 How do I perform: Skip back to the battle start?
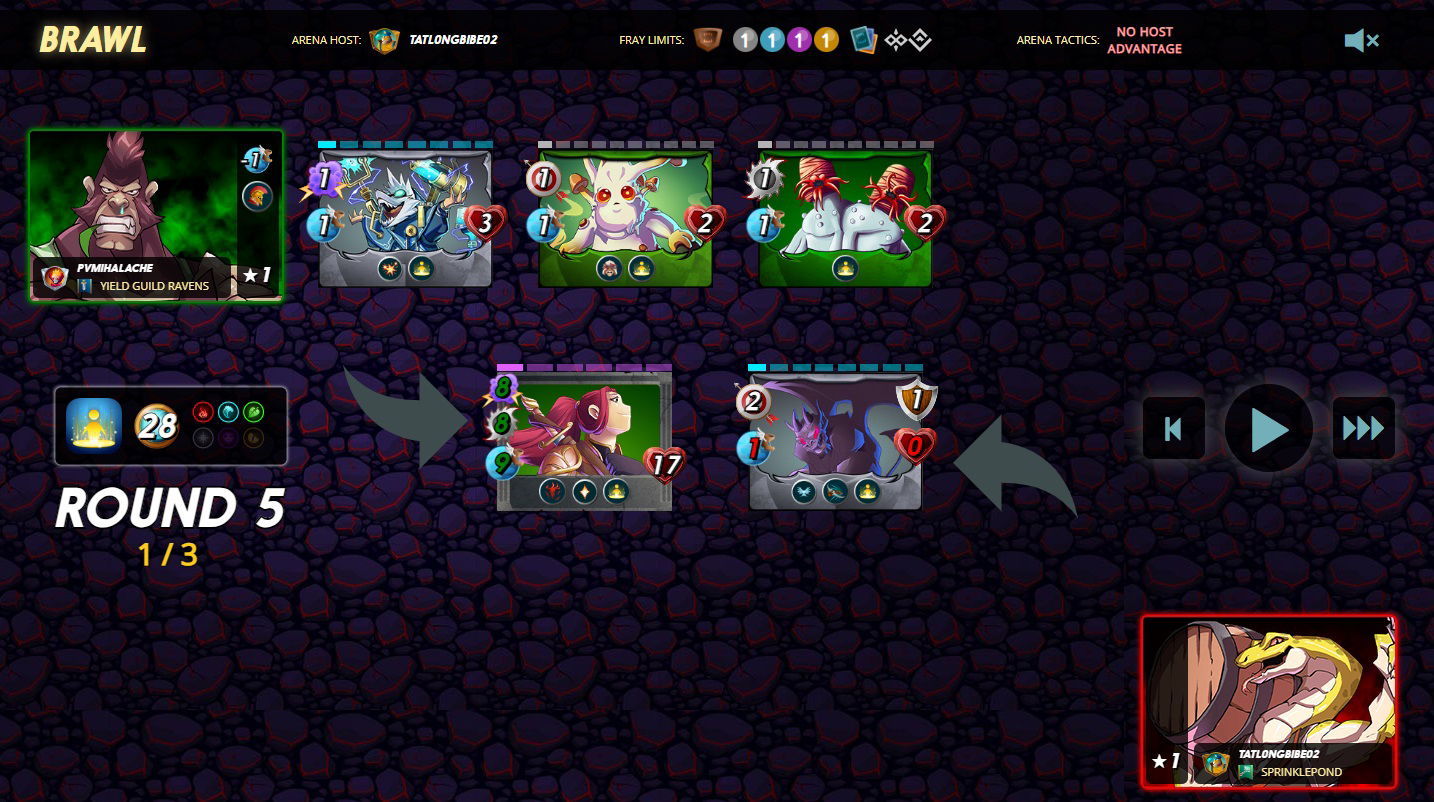pos(1174,428)
